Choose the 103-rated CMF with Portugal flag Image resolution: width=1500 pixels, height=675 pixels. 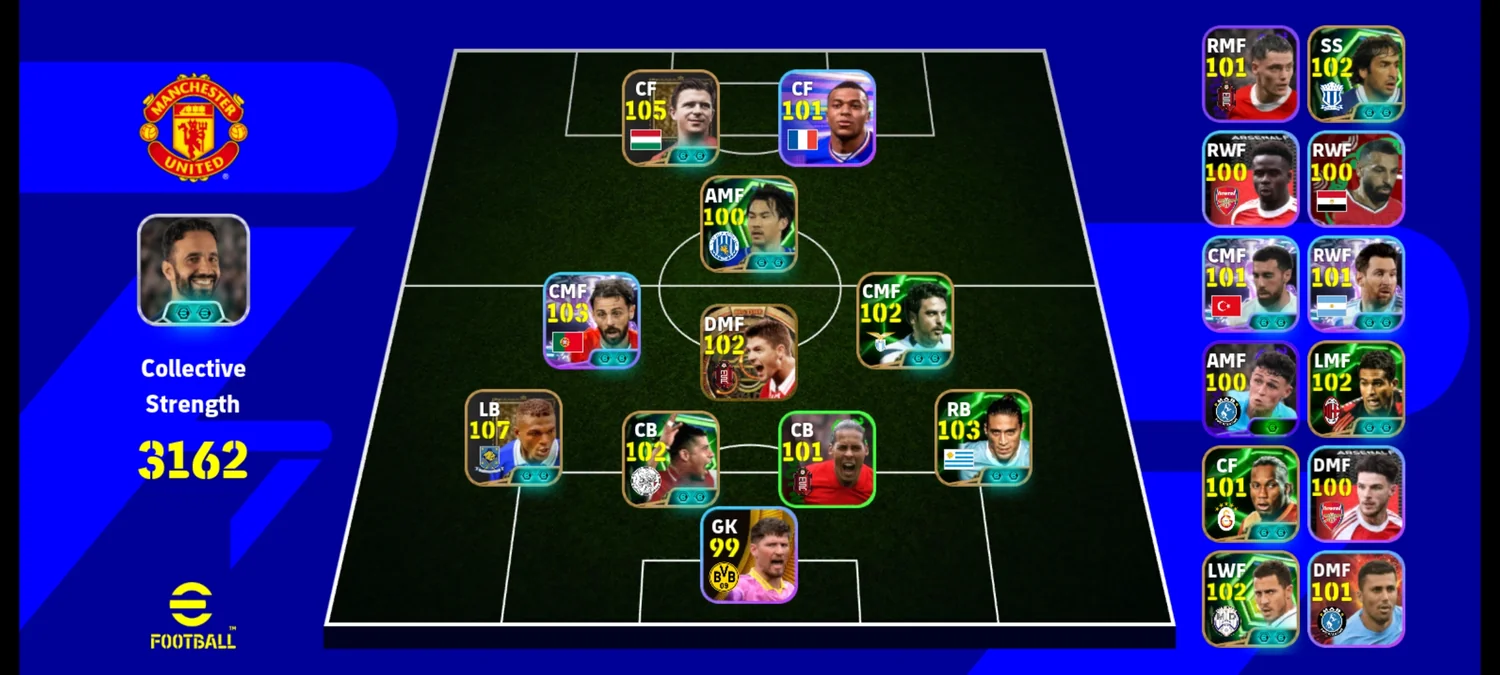[x=592, y=320]
